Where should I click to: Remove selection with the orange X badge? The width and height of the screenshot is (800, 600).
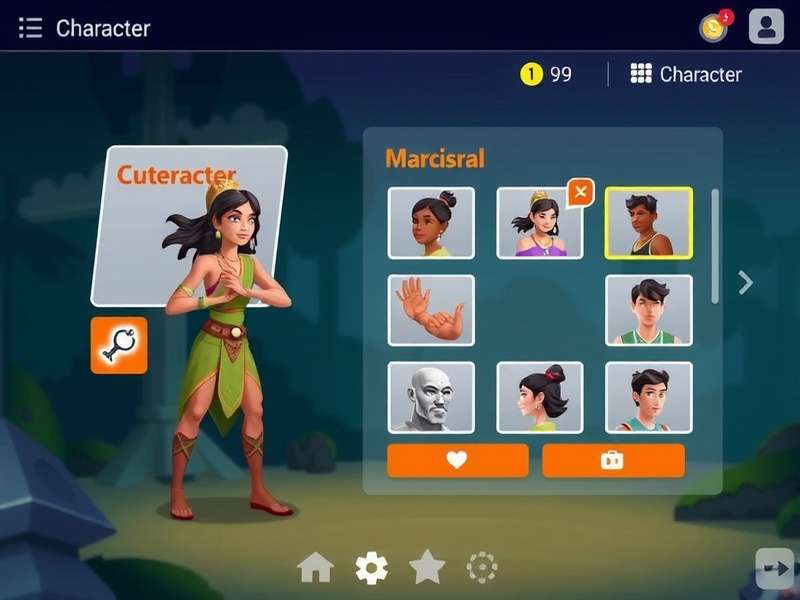[x=580, y=192]
